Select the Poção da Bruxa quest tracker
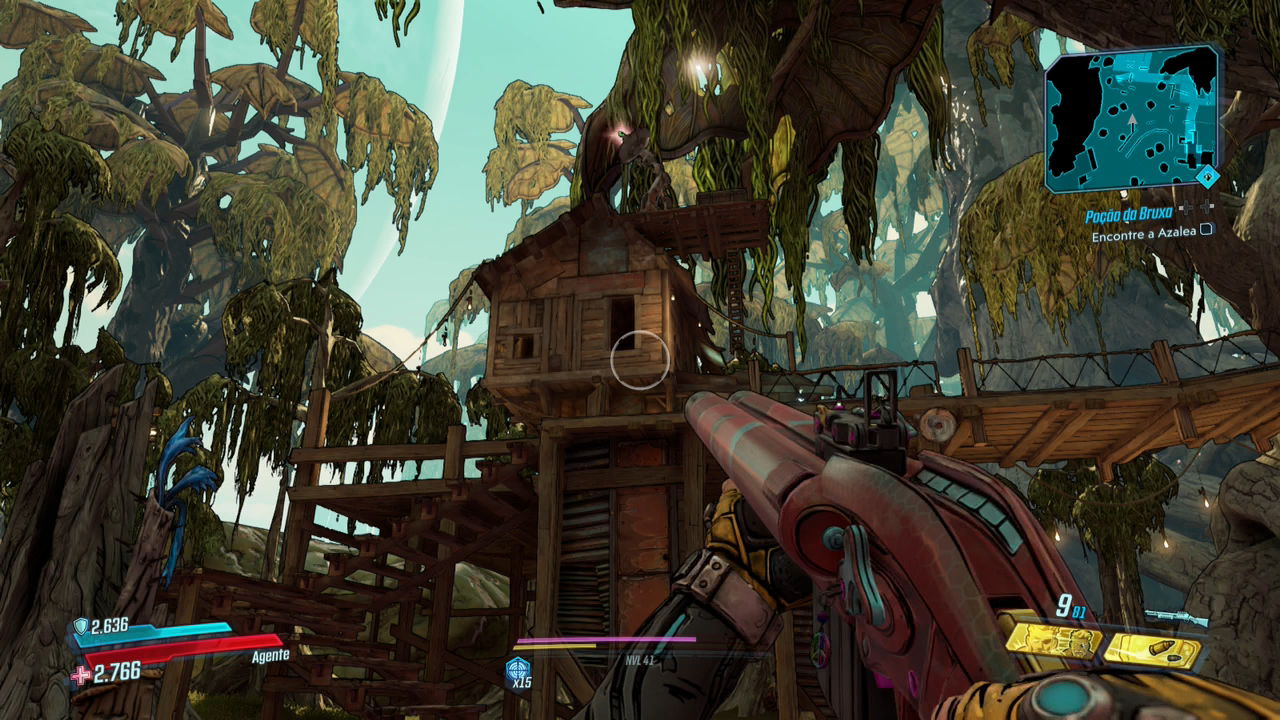The image size is (1280, 720). pos(1129,216)
